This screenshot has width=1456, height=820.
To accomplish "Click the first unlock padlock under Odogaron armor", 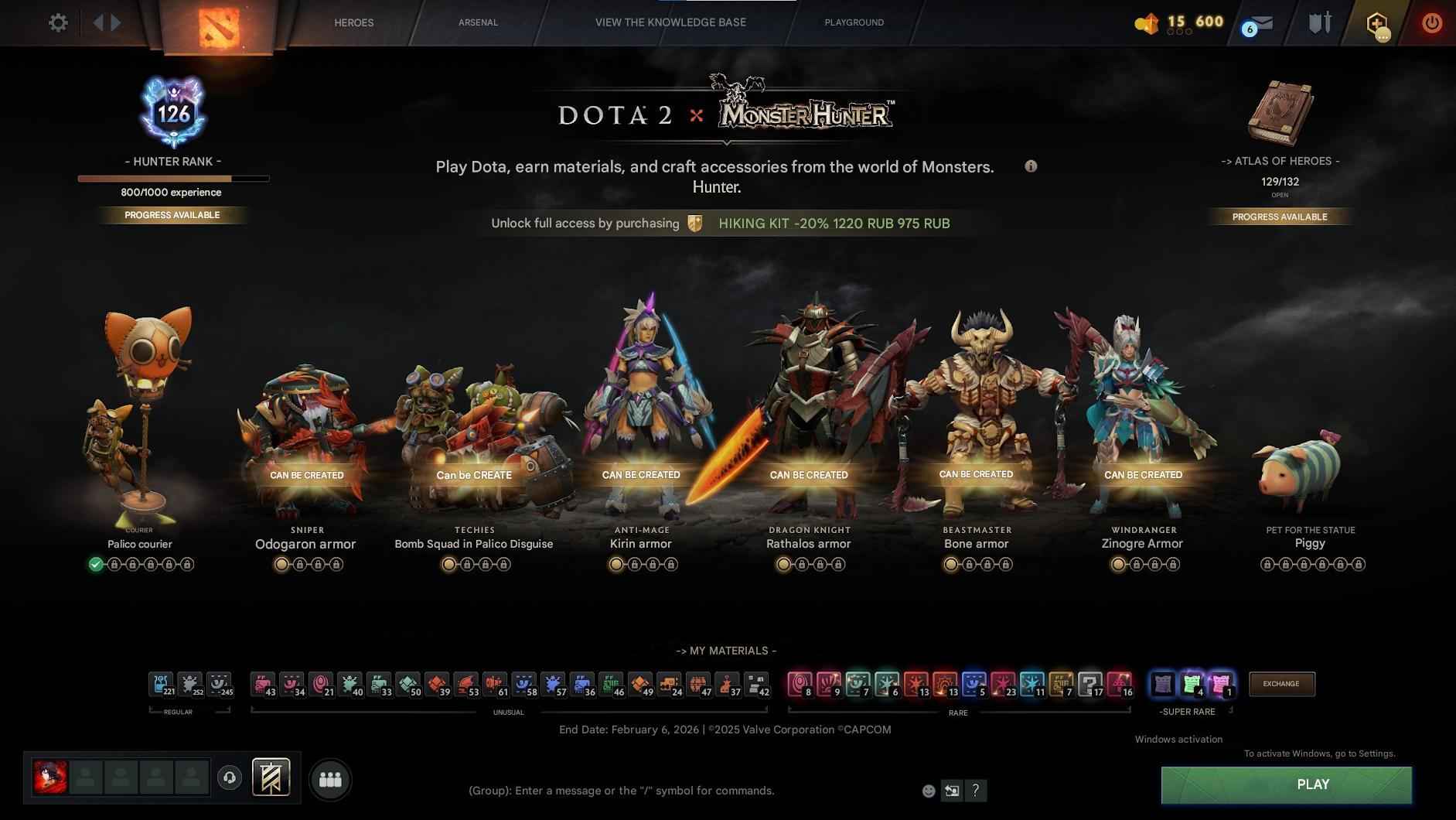I will pos(299,564).
